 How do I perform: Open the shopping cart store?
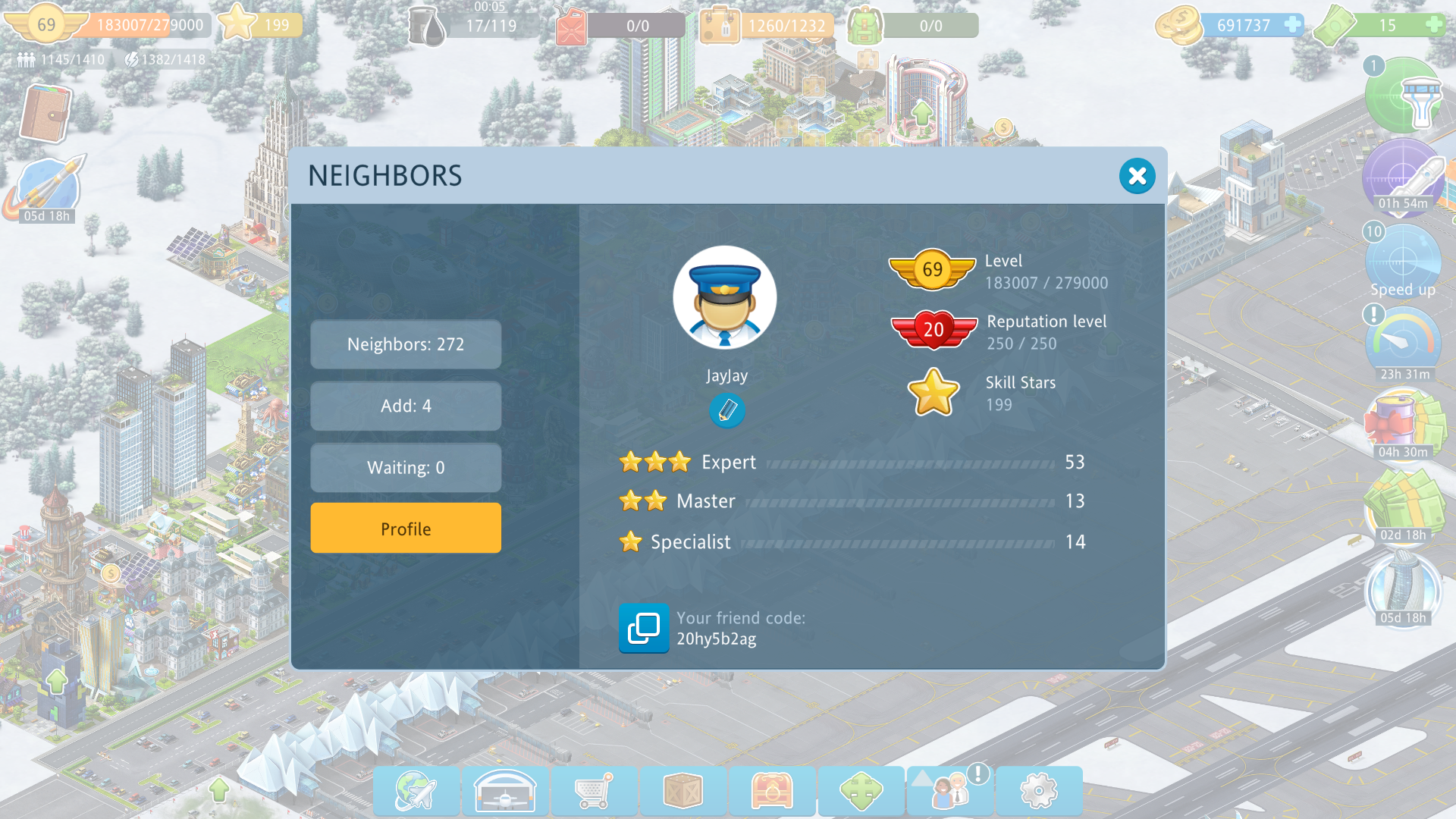tap(594, 791)
